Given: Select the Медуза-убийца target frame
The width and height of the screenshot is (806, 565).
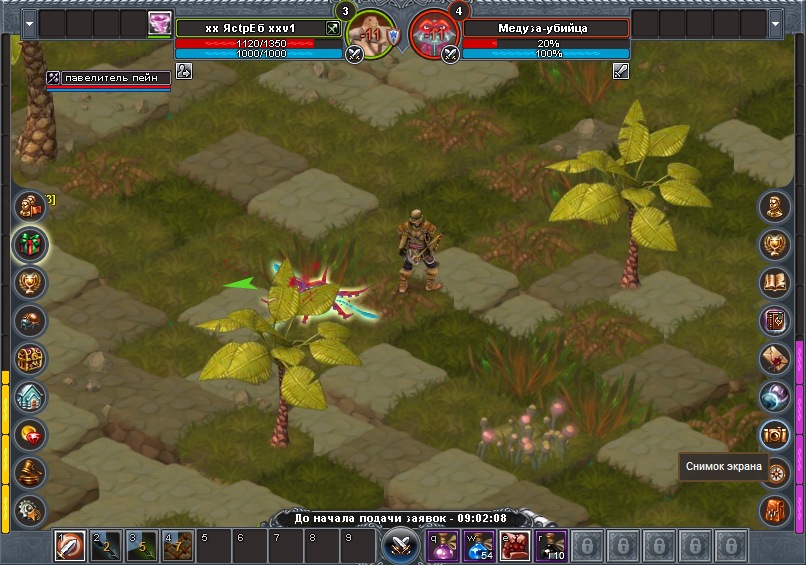Looking at the screenshot, I should click(545, 28).
